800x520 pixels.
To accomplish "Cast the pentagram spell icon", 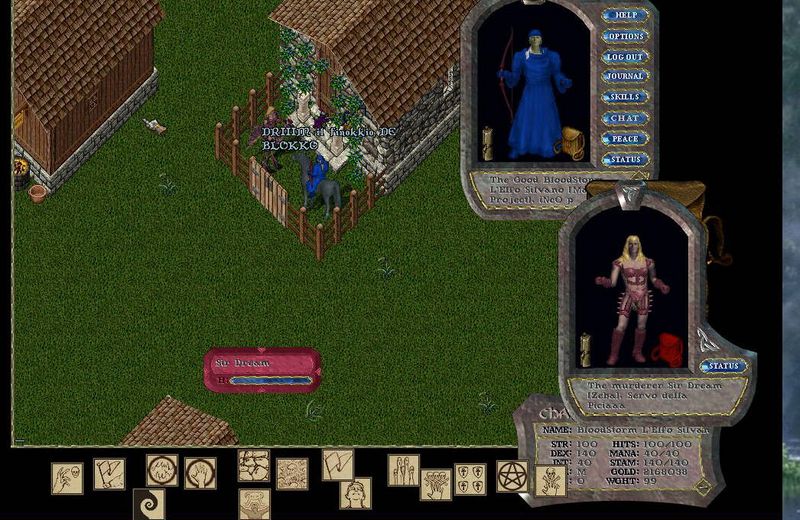I will (x=513, y=475).
